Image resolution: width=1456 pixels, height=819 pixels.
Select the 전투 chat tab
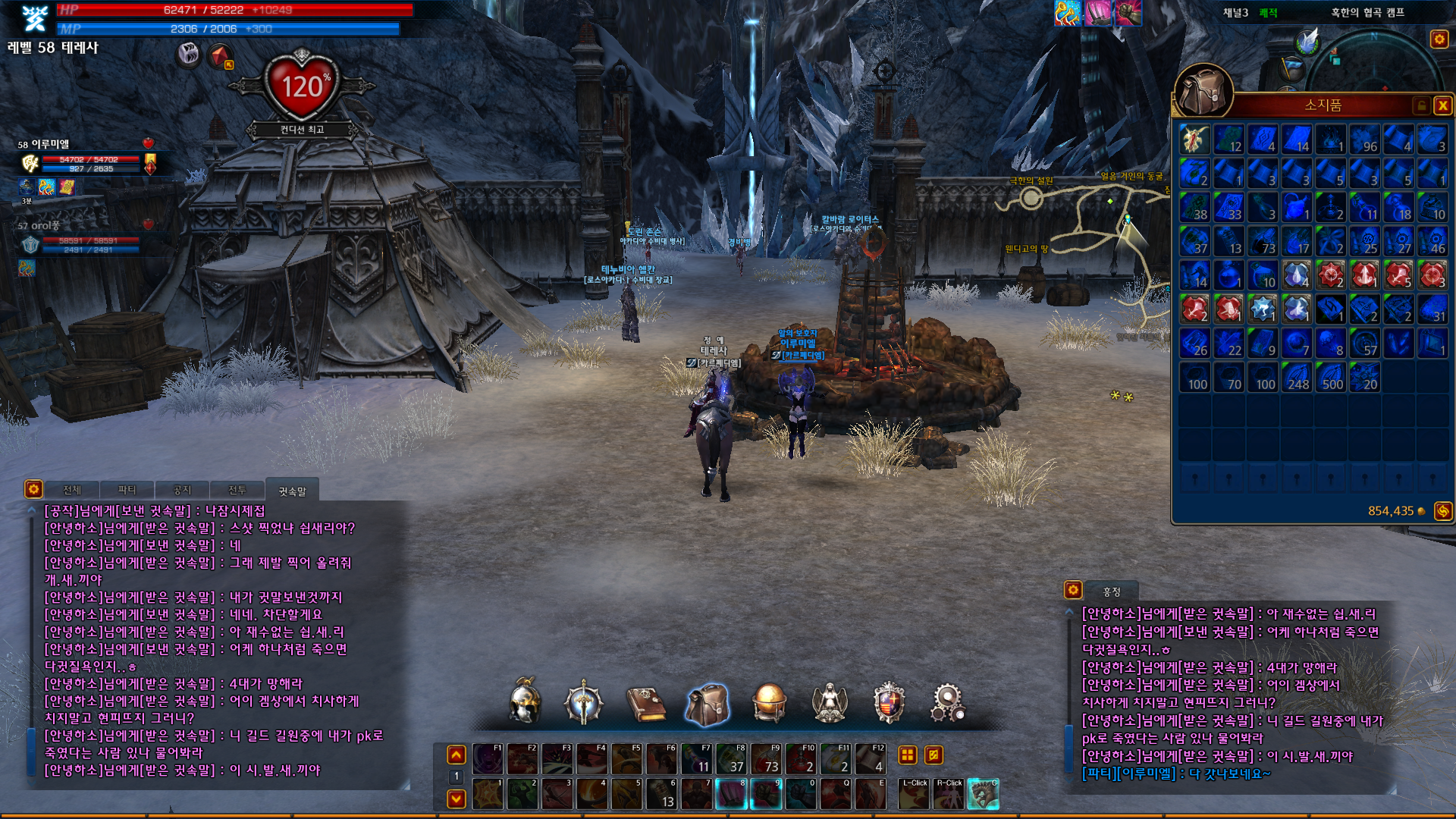point(237,490)
